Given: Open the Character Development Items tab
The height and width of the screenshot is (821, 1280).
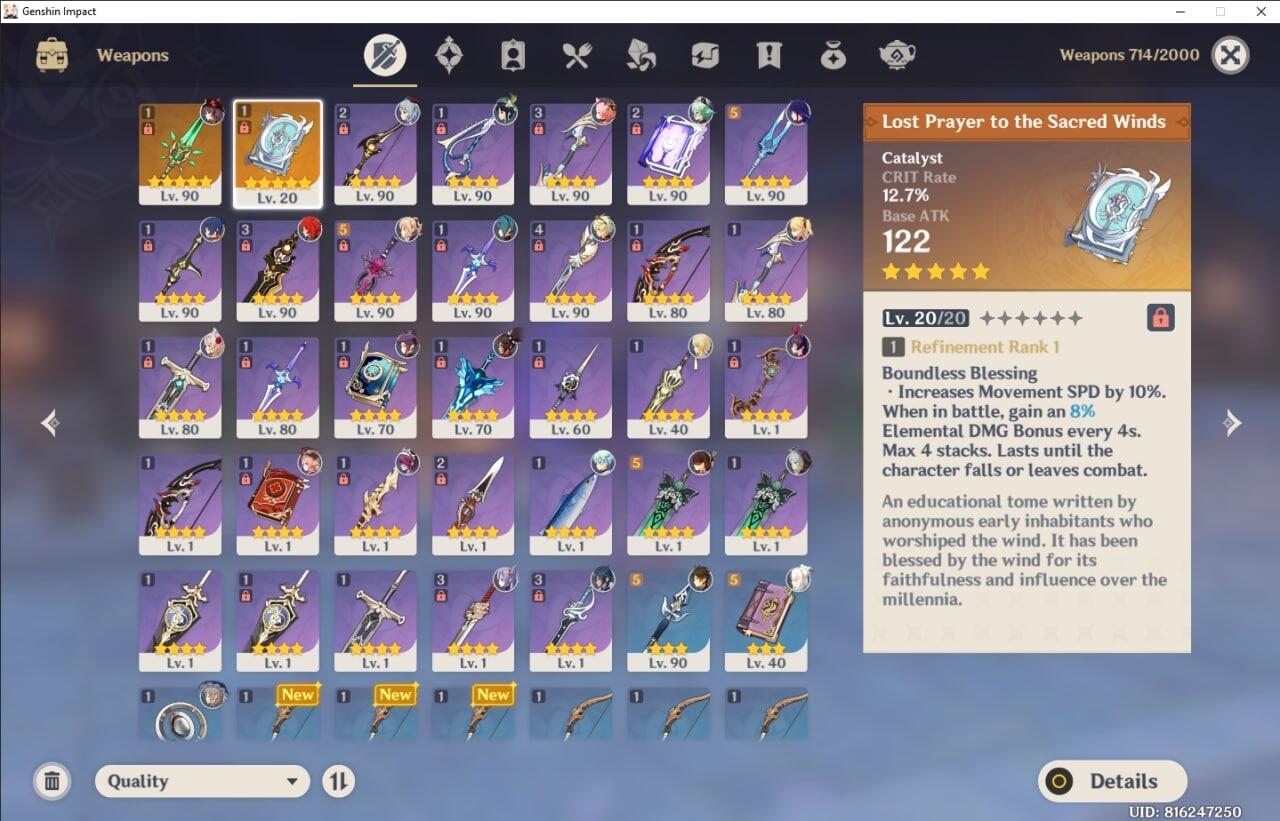Looking at the screenshot, I should (513, 55).
